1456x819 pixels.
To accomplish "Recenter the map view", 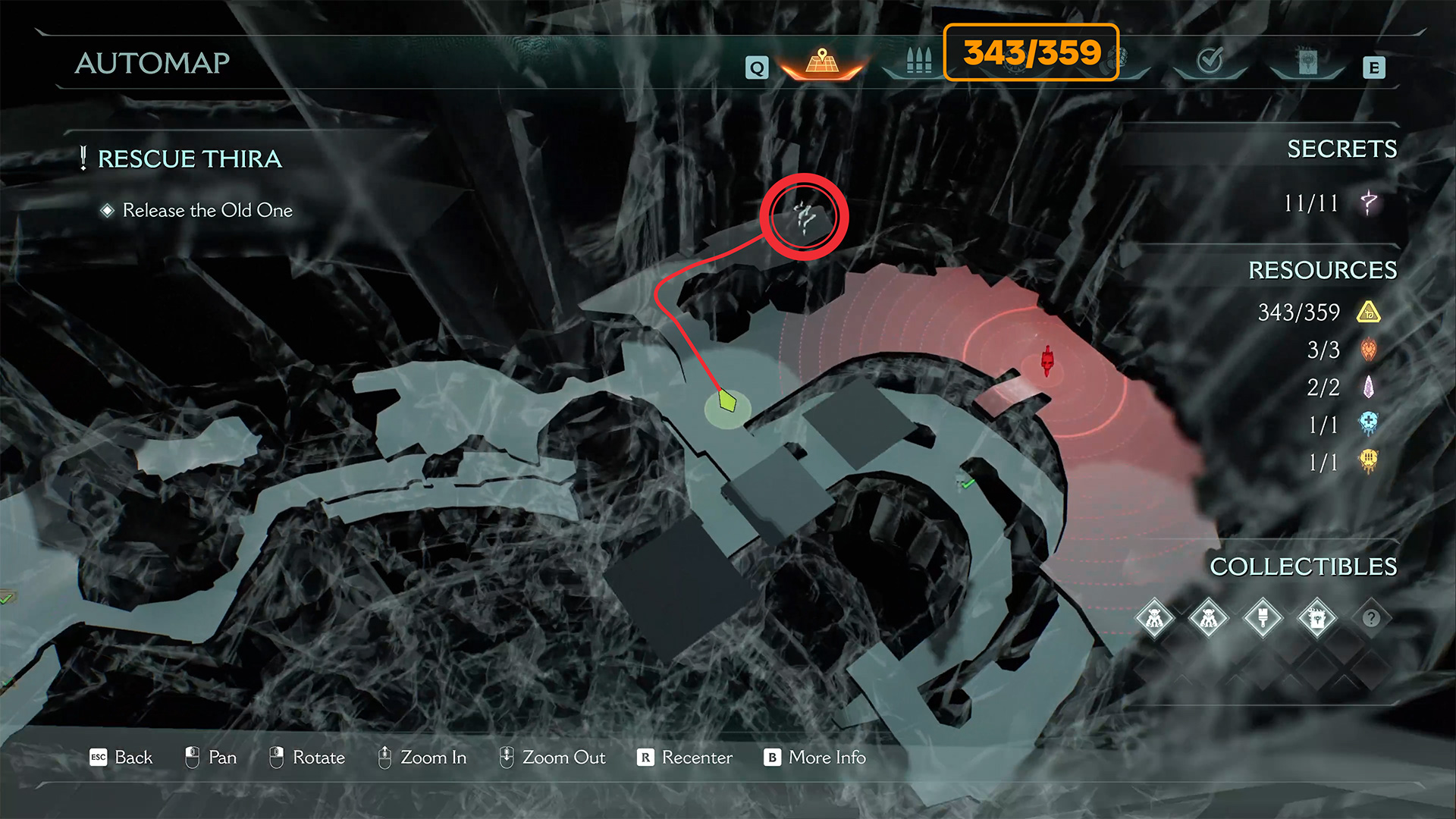I will (686, 758).
